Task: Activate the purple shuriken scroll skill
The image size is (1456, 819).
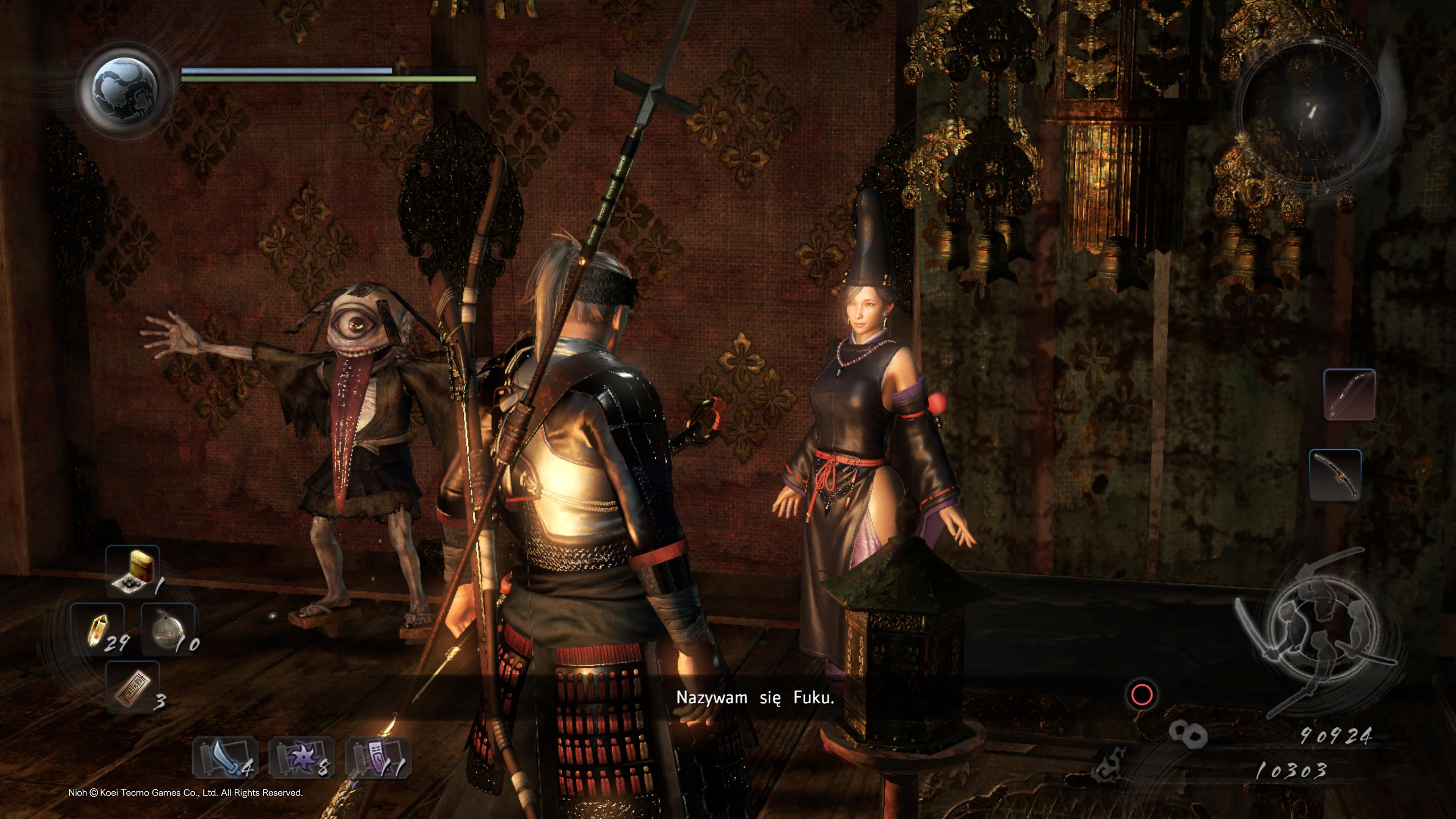Action: point(302,758)
